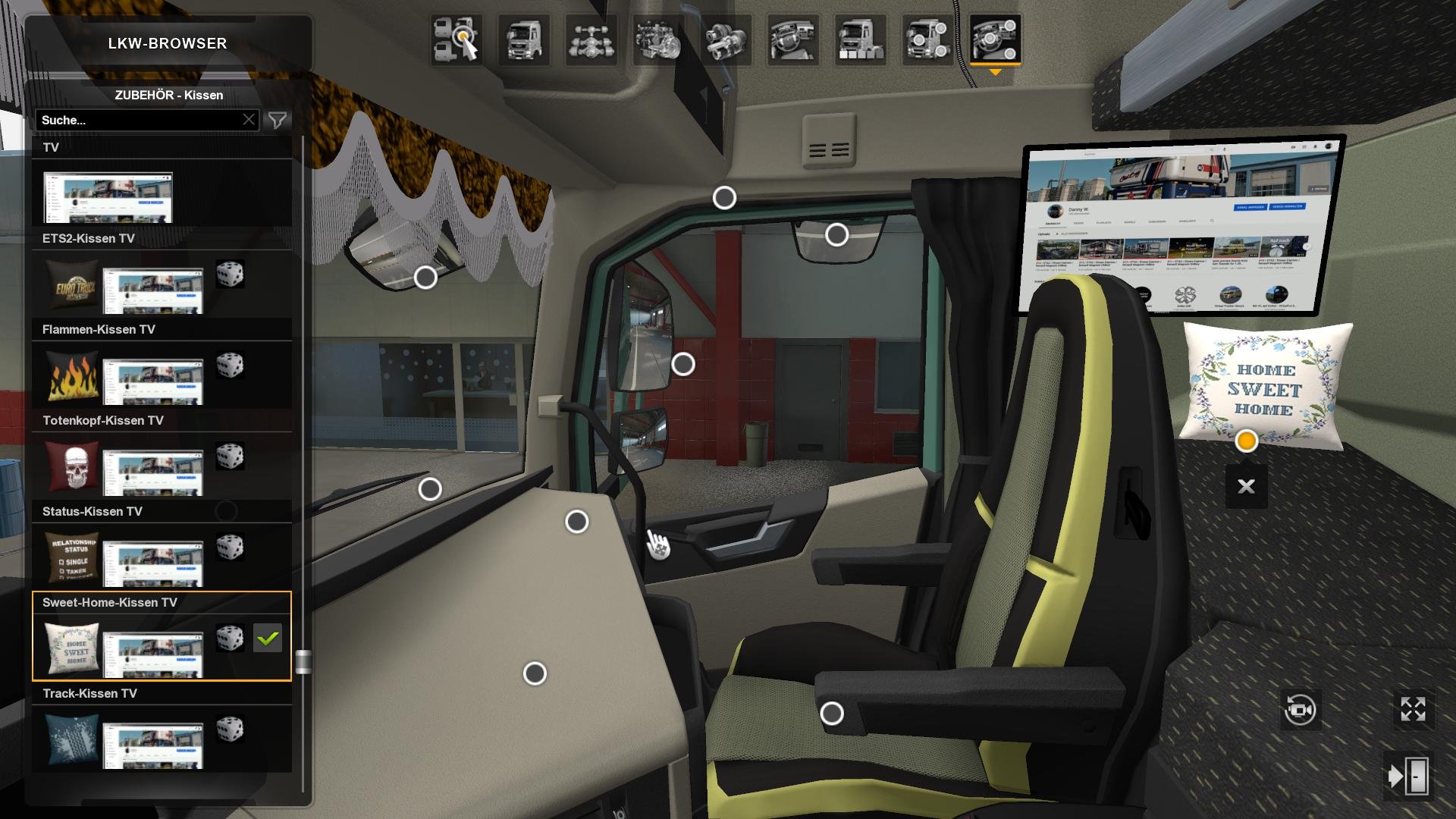This screenshot has height=819, width=1456.
Task: Remove the accessory with the X button
Action: pos(1246,486)
